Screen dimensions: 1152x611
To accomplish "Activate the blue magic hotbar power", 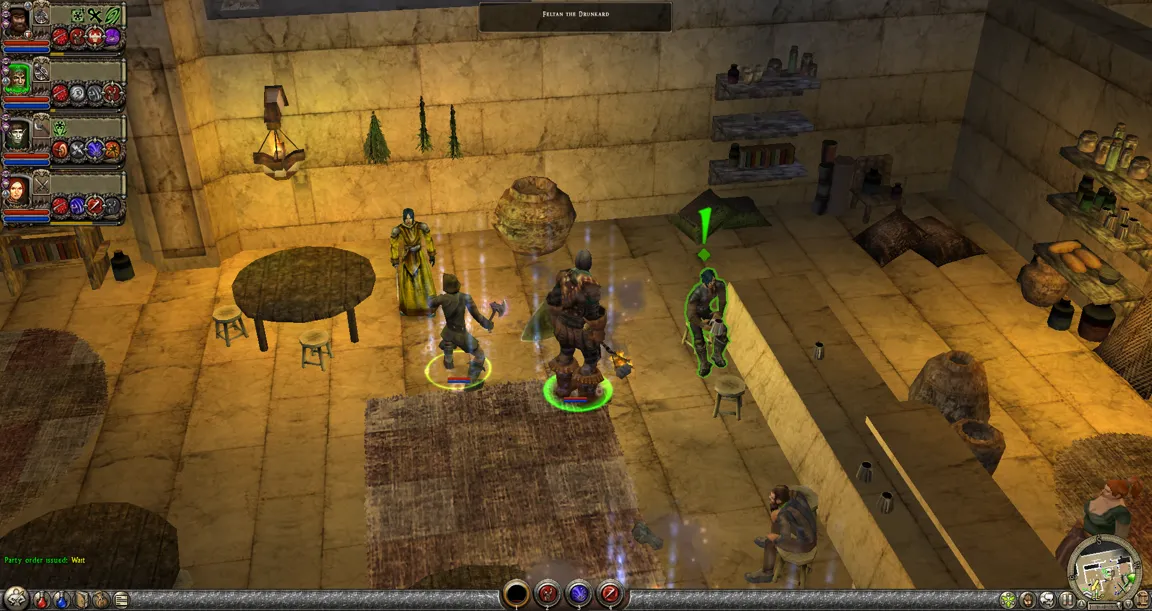I will tap(579, 594).
